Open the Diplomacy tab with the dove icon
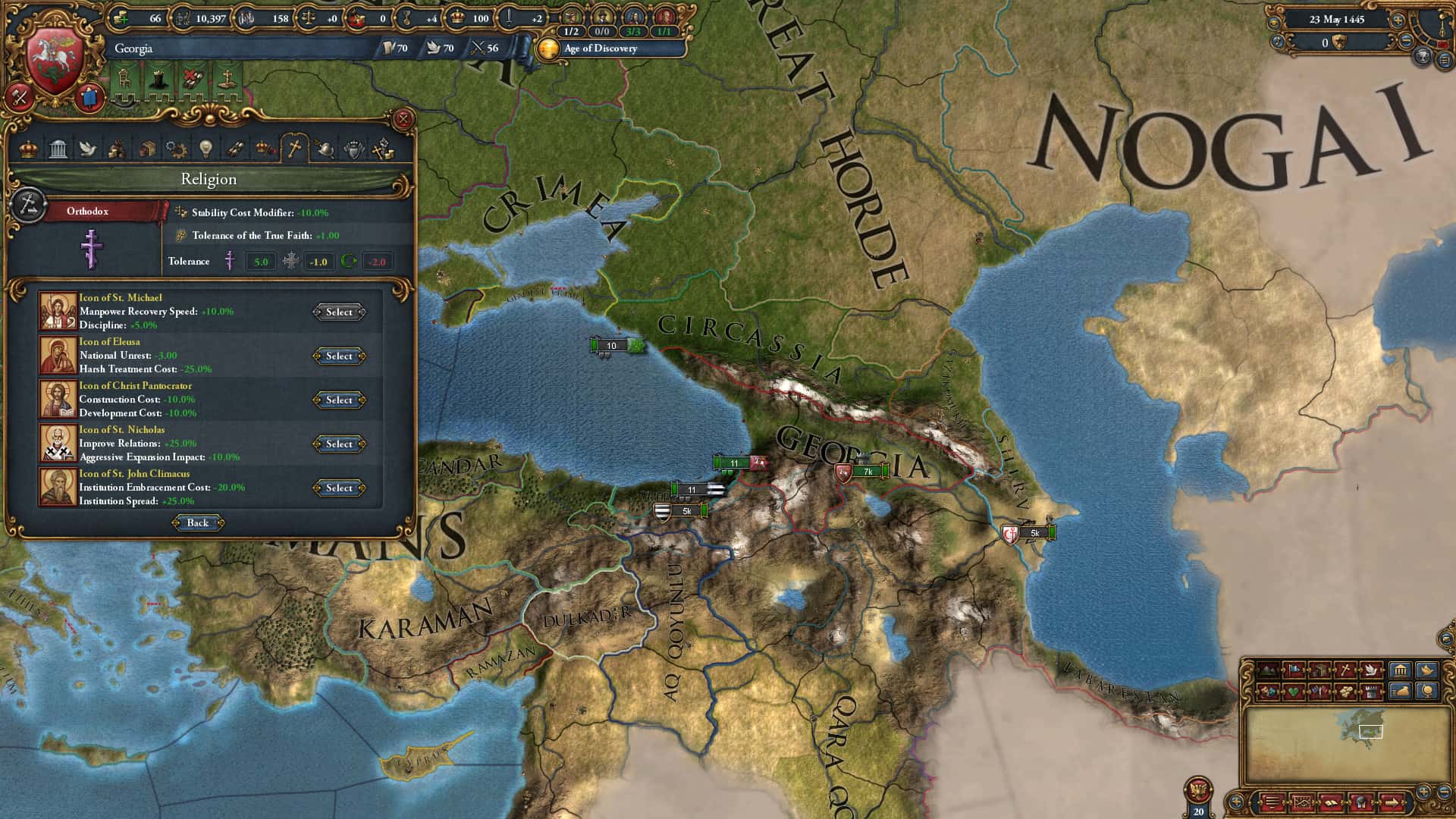 coord(89,149)
